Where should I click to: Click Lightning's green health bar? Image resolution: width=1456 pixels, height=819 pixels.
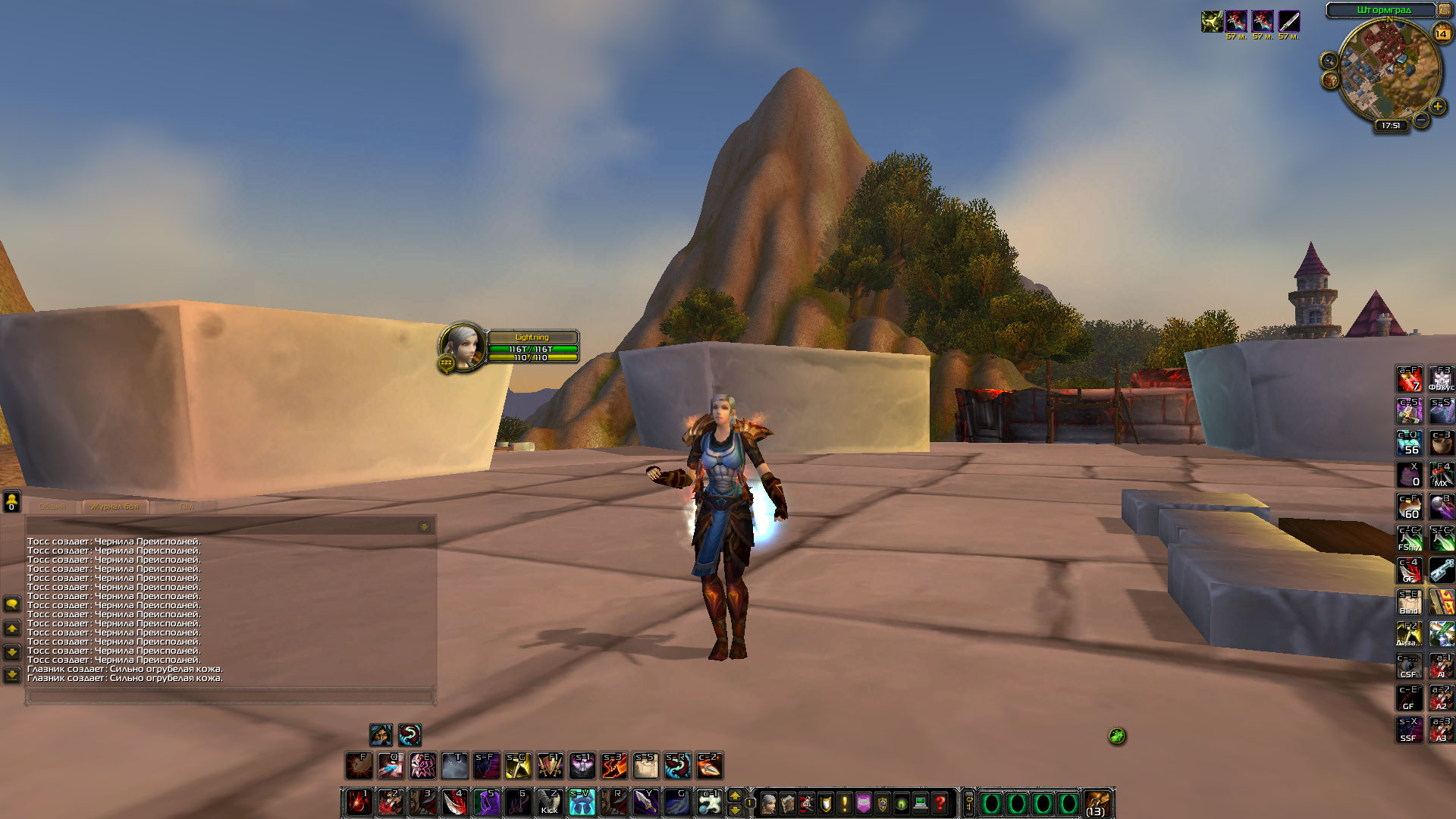click(x=531, y=347)
